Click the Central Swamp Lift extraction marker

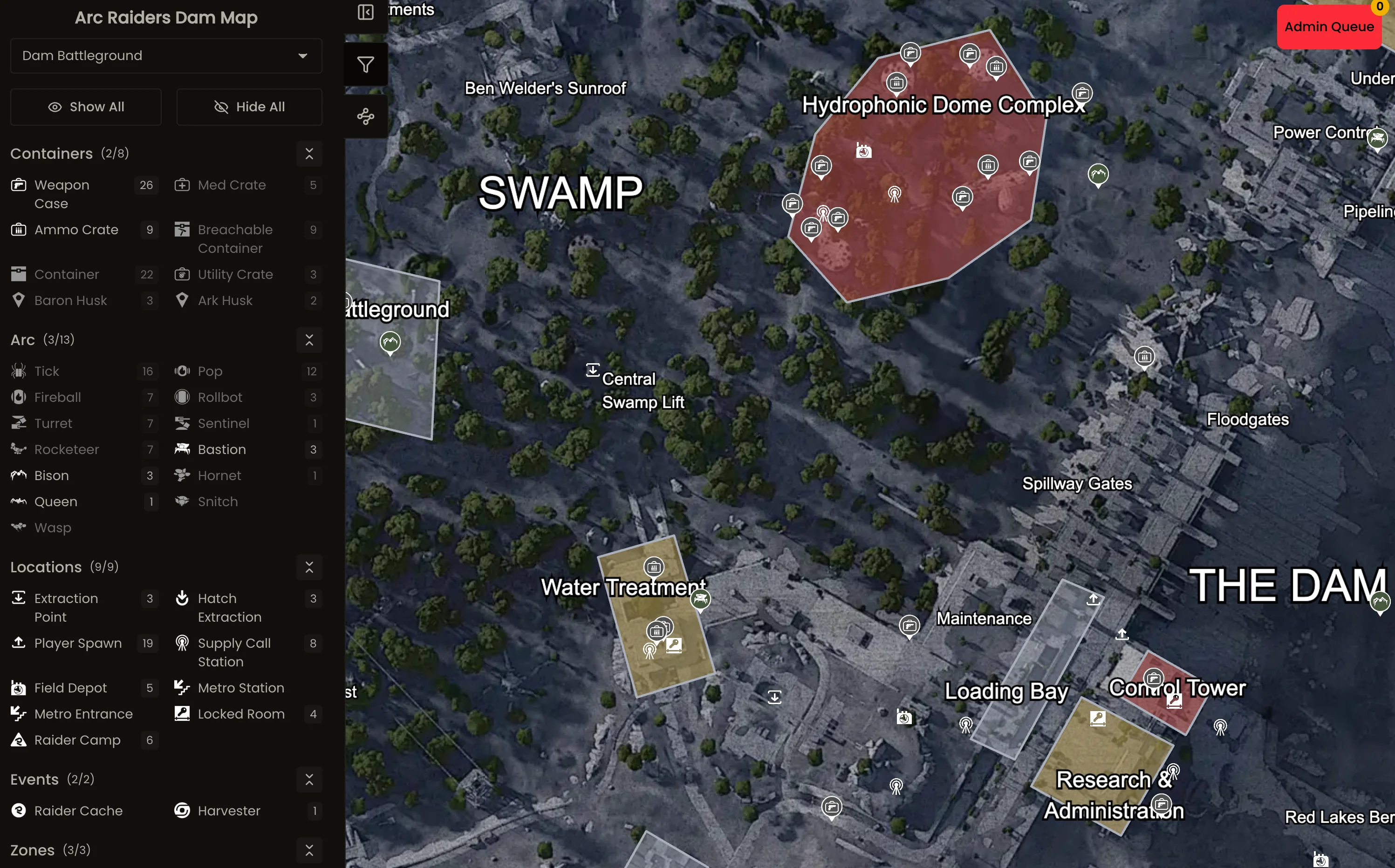click(x=593, y=370)
